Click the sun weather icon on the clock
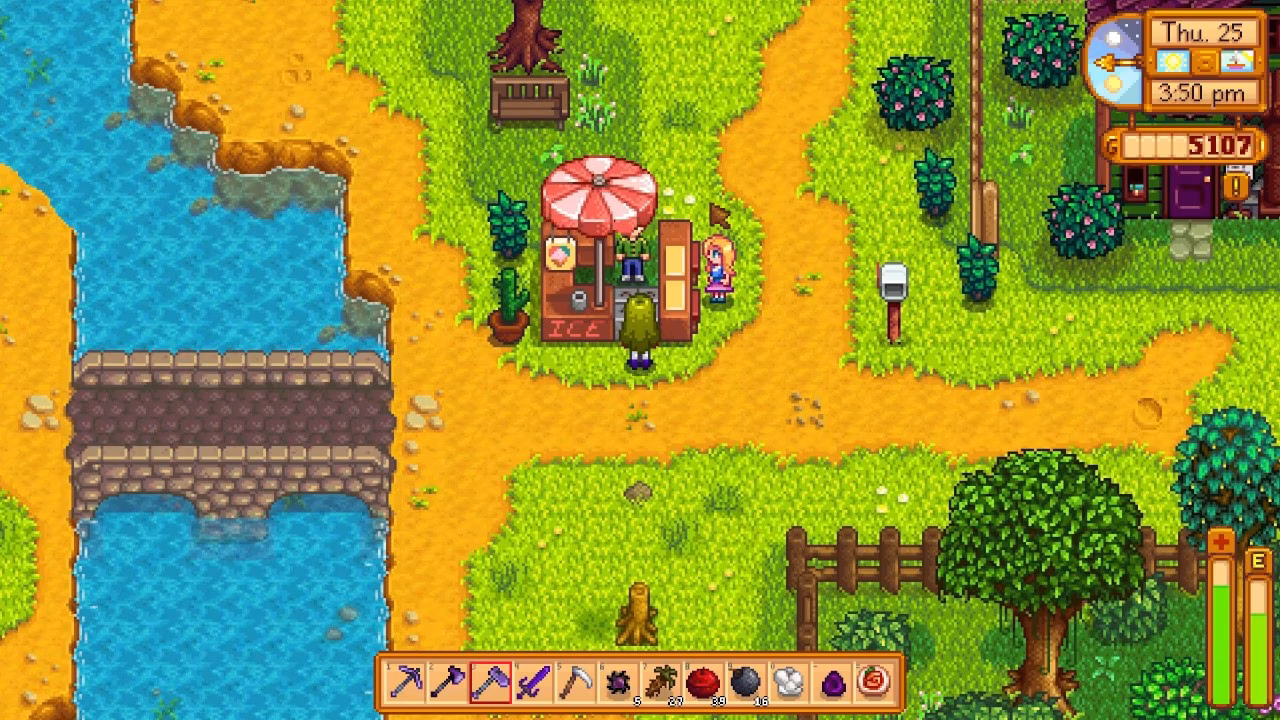 click(1173, 62)
